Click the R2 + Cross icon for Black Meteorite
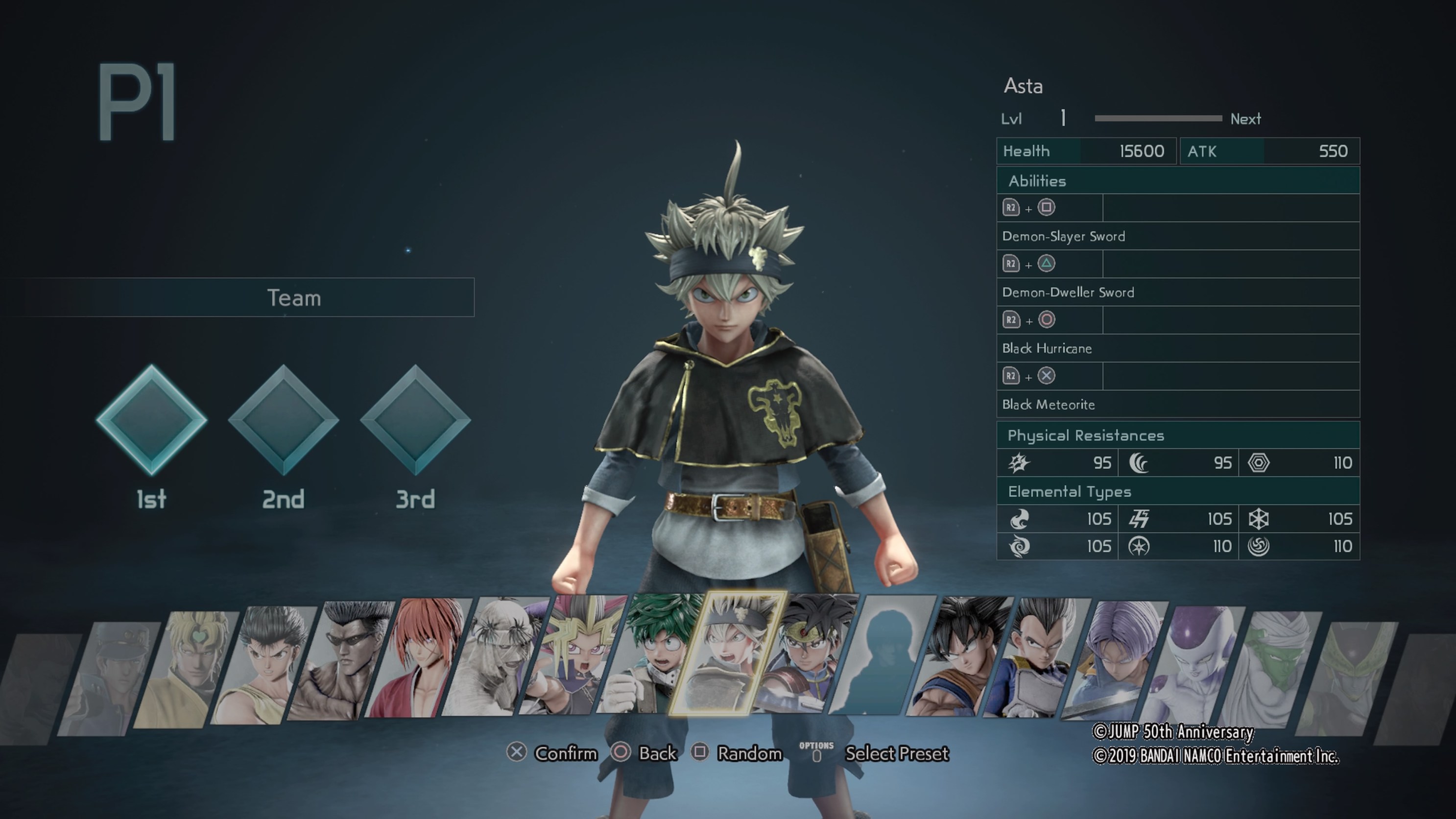The image size is (1456, 819). 1046,376
